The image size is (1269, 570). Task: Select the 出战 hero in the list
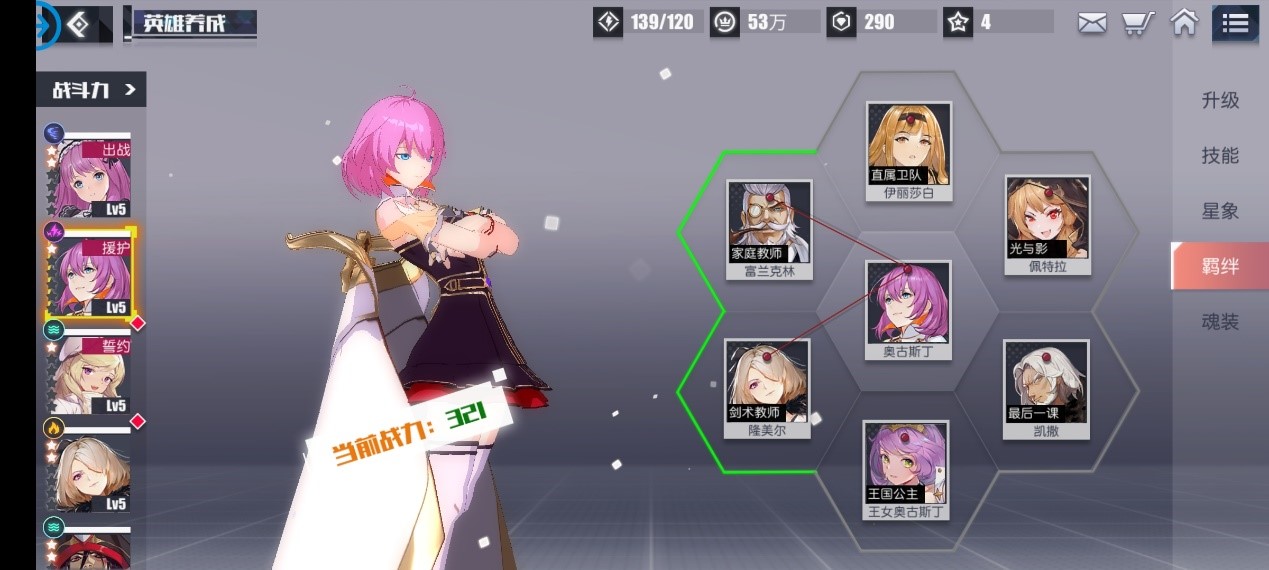click(88, 176)
